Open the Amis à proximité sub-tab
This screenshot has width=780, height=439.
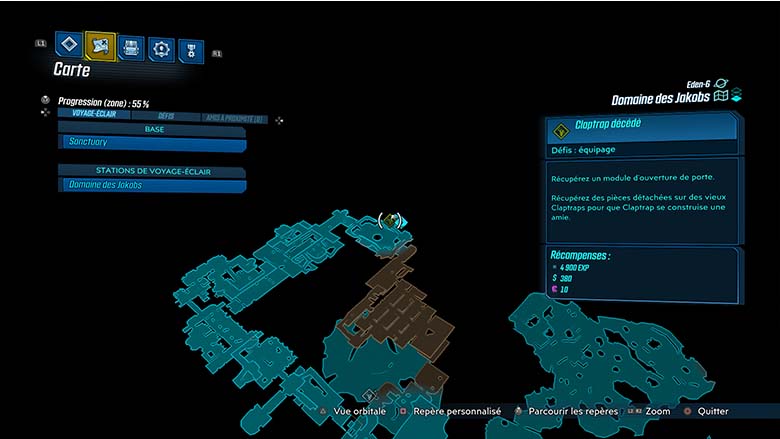coord(232,118)
